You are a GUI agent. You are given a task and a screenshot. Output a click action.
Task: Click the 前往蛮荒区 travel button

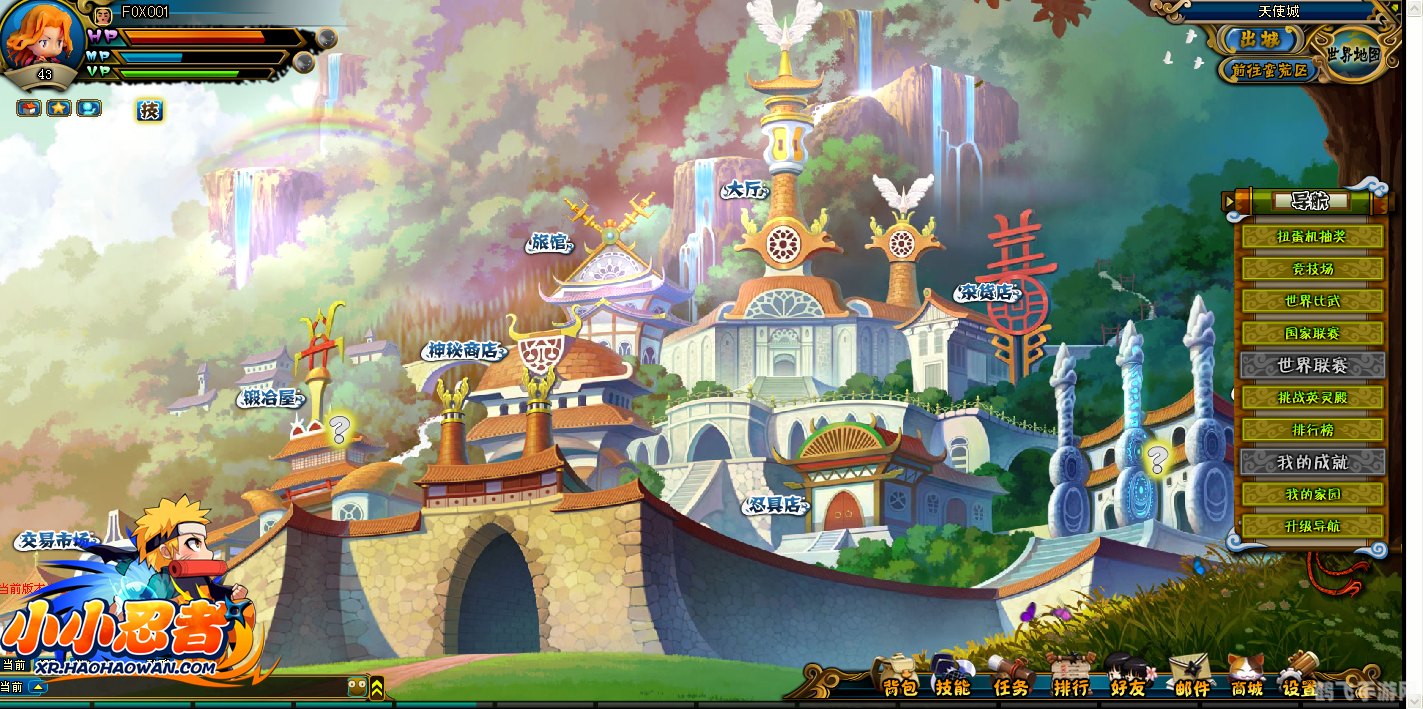coord(1269,70)
